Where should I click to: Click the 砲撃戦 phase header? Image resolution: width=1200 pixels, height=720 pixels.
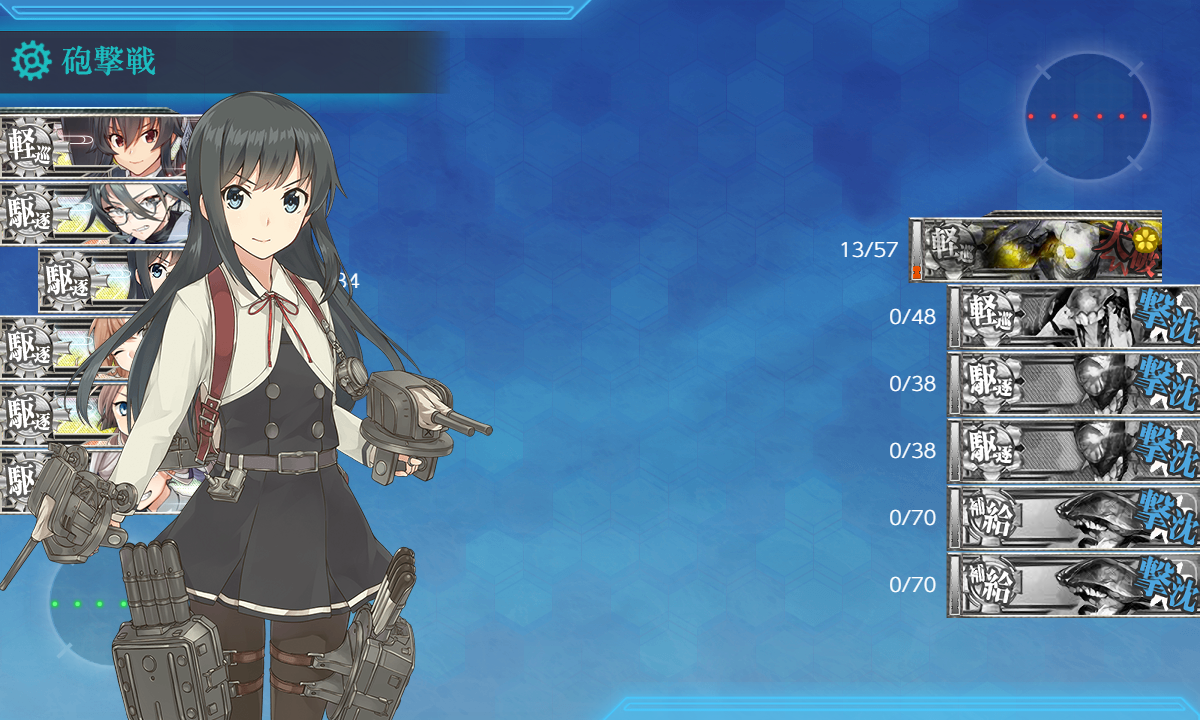coord(110,62)
